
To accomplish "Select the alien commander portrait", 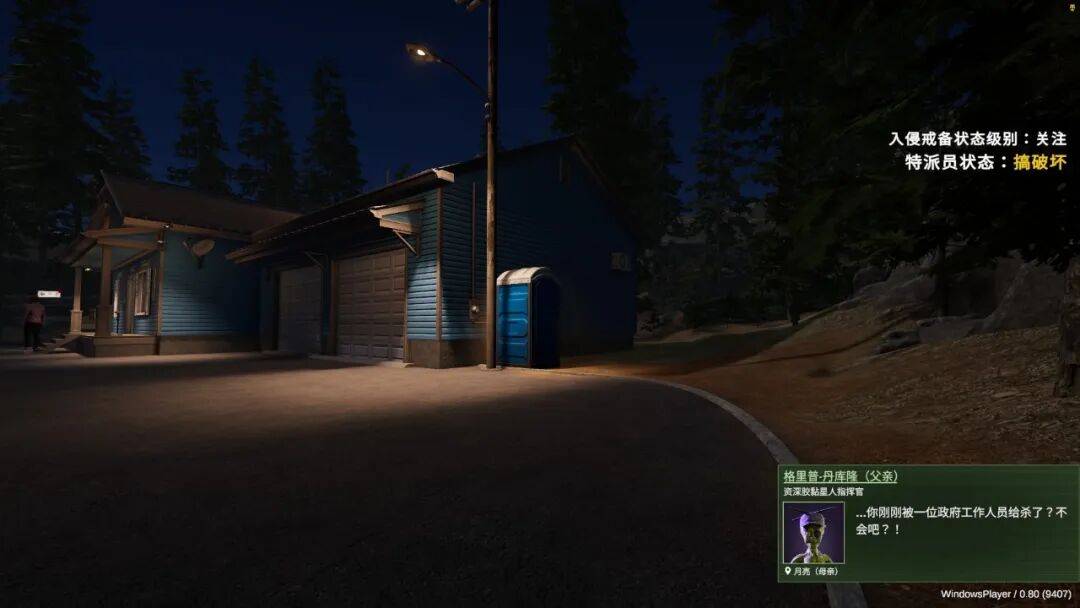I will (x=813, y=532).
